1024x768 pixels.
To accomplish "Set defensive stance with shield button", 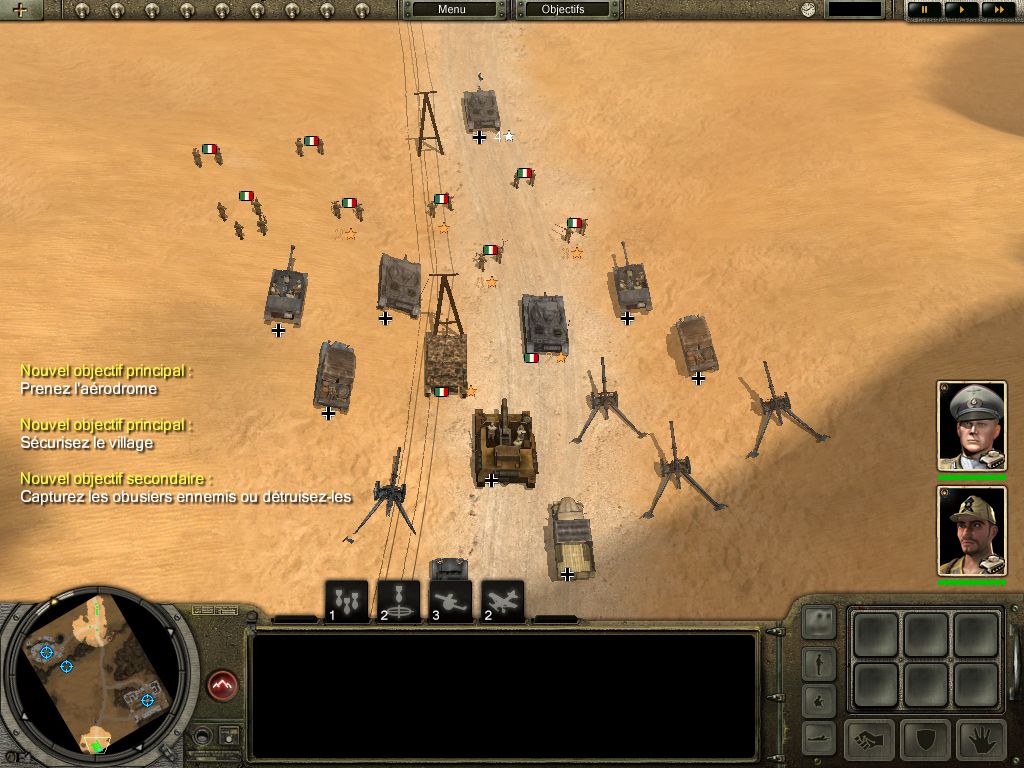I will coord(925,740).
